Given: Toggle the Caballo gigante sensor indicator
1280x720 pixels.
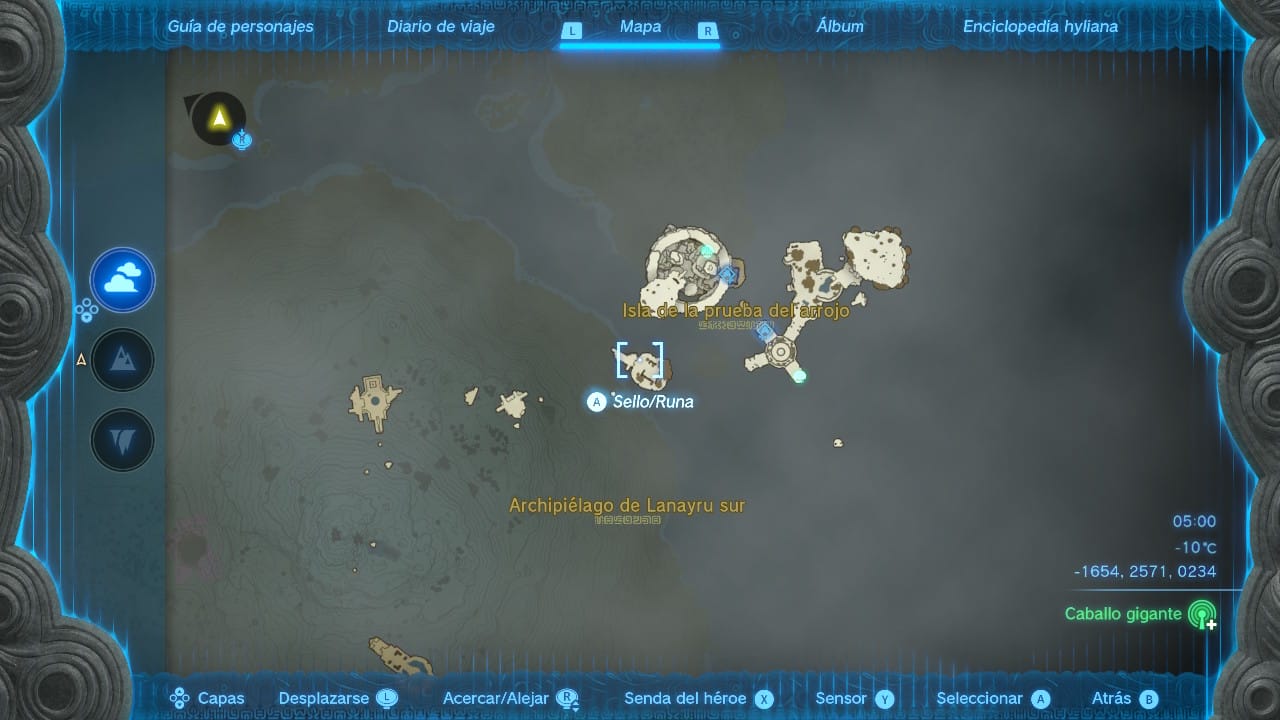Looking at the screenshot, I should [x=1201, y=614].
